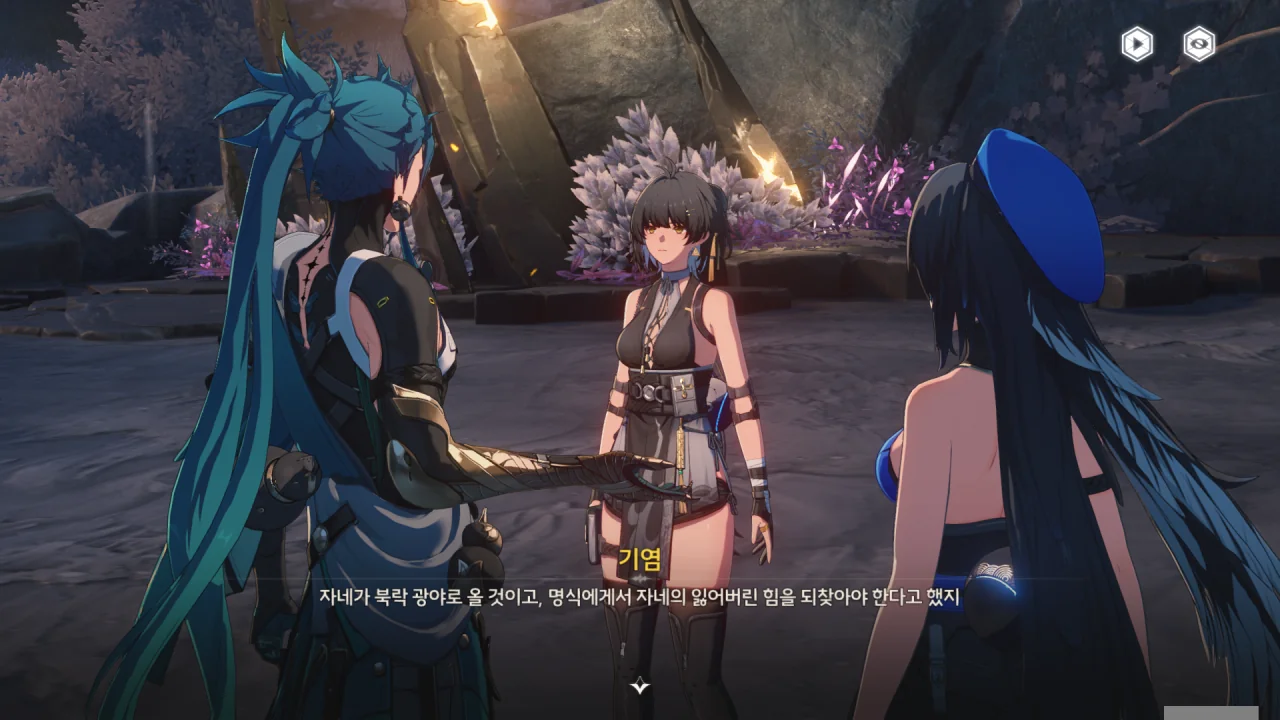The width and height of the screenshot is (1280, 720).
Task: Hide the dialogue interface with eye icon
Action: click(x=1199, y=44)
